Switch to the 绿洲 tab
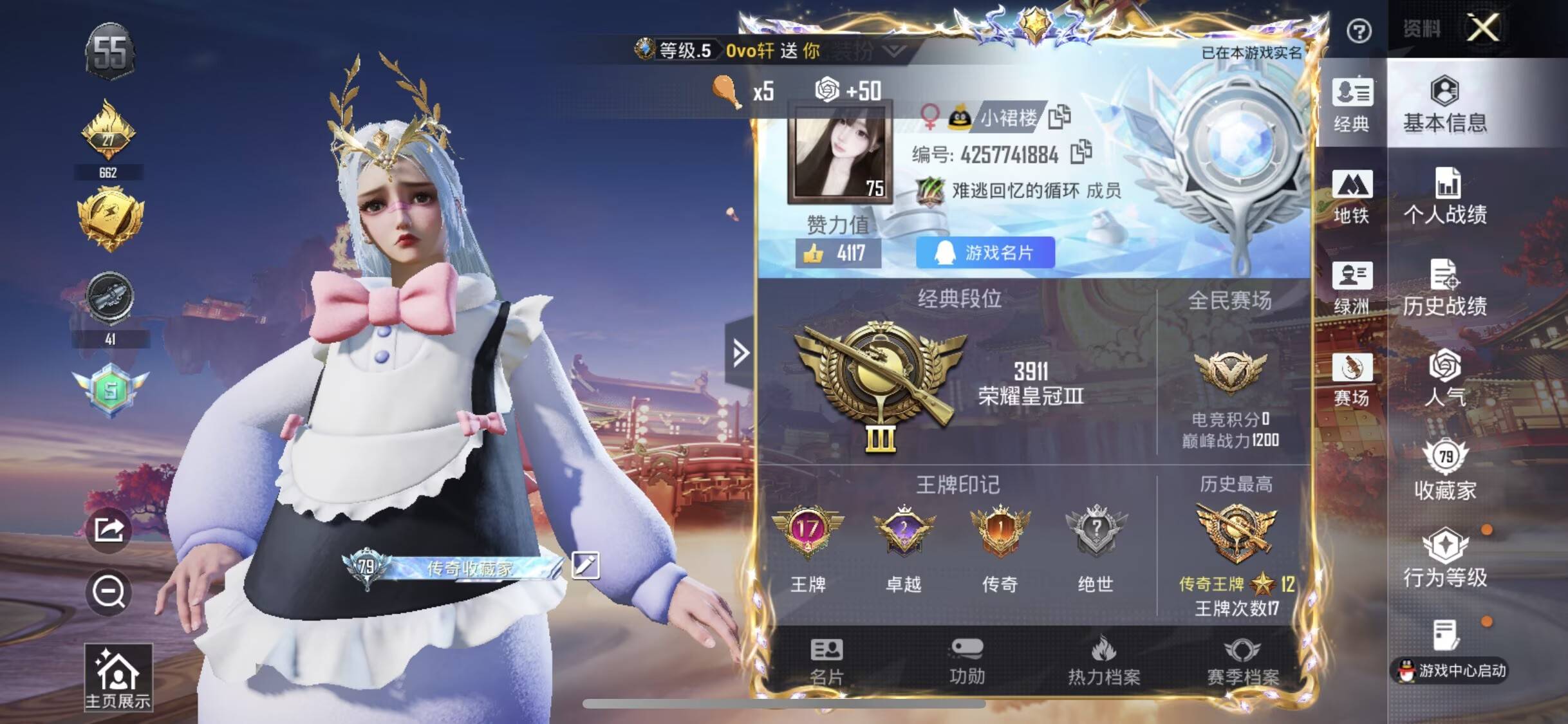1568x724 pixels. (x=1351, y=288)
